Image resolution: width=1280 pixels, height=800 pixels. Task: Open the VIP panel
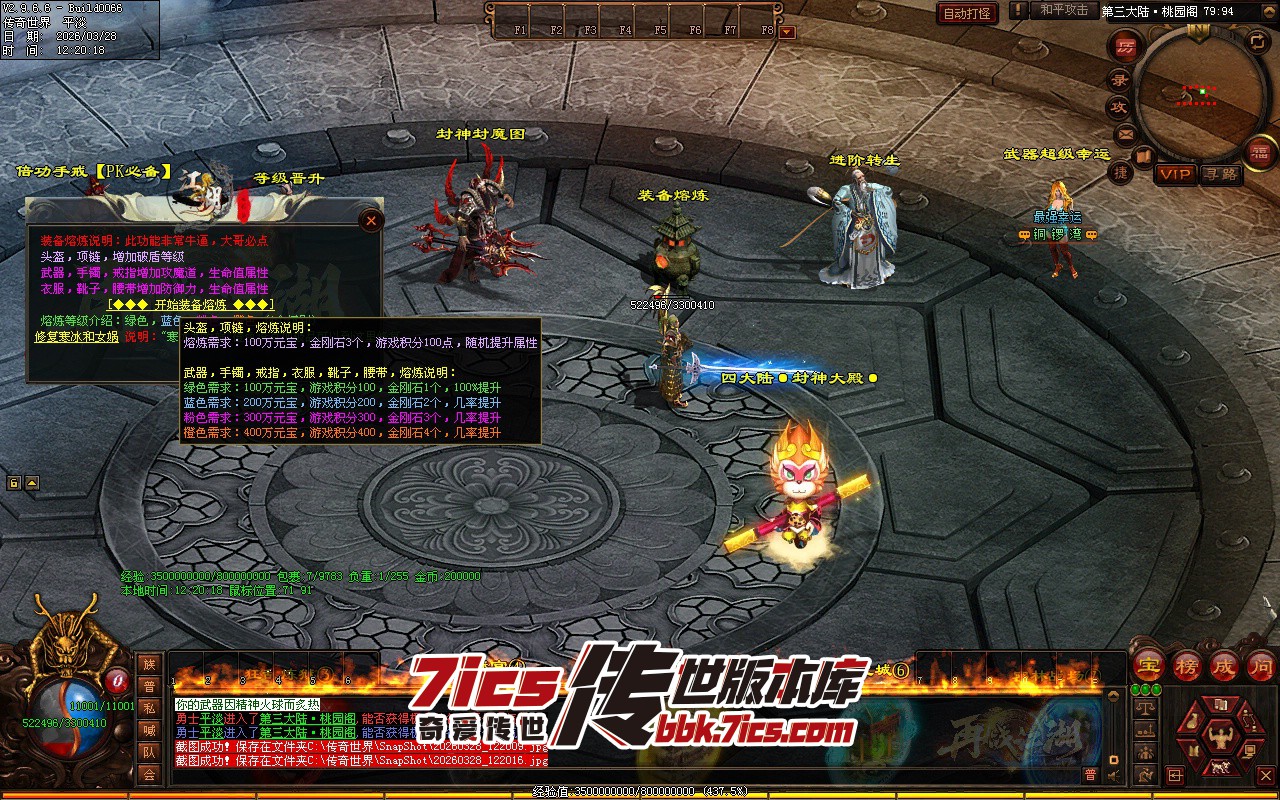pyautogui.click(x=1175, y=174)
